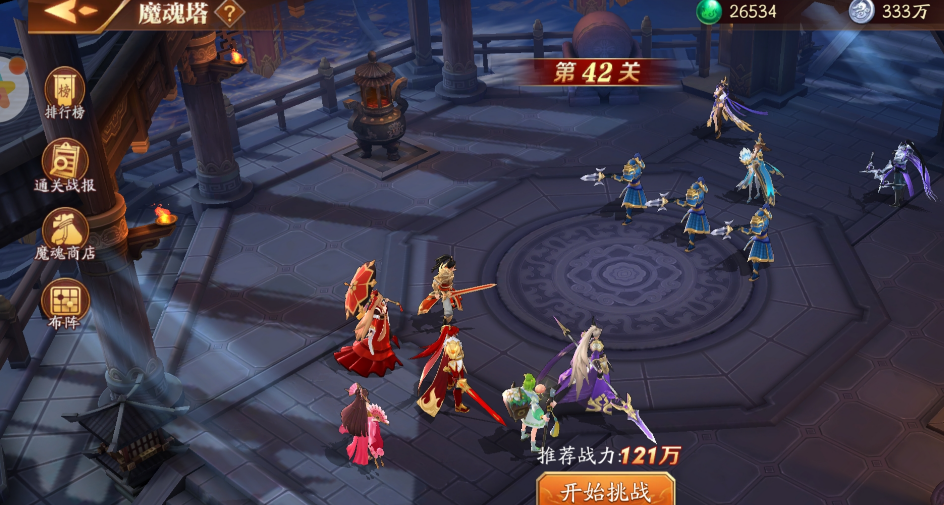Open the 魔魂塔 help question mark
This screenshot has height=505, width=944.
230,13
